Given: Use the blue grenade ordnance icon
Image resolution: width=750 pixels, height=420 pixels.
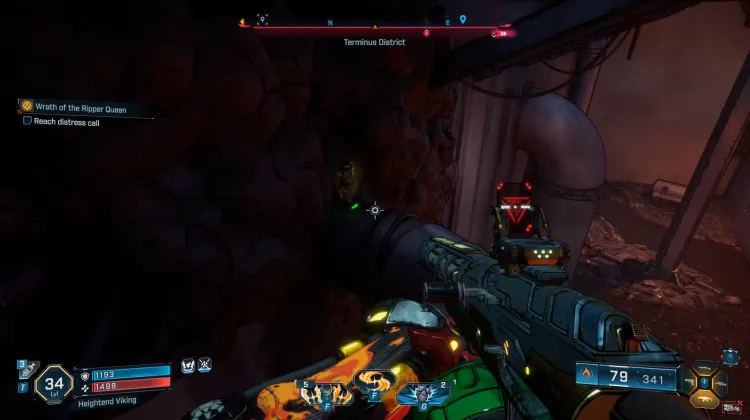Looking at the screenshot, I should [419, 391].
